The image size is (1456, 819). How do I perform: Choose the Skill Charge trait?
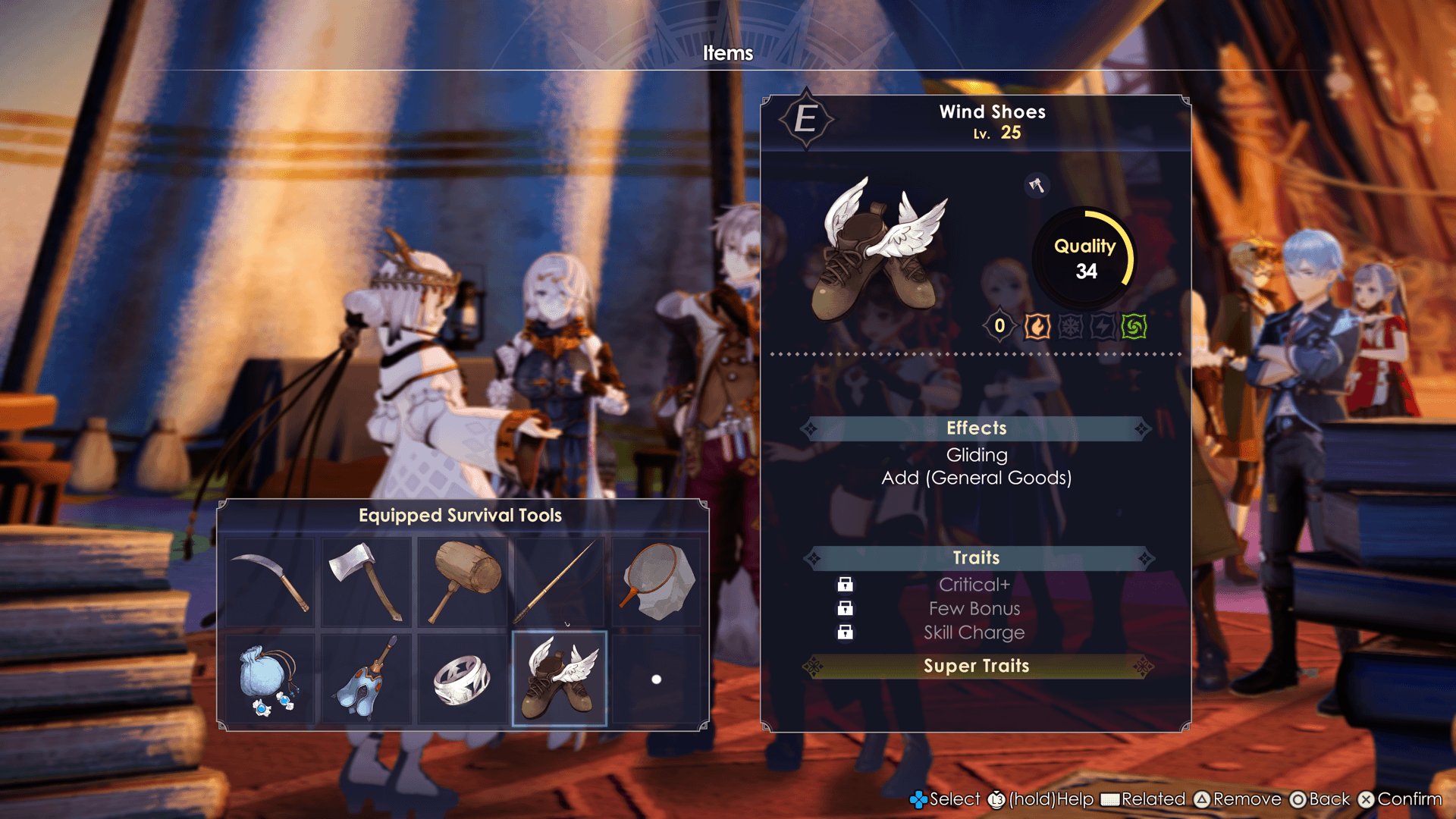tap(974, 632)
